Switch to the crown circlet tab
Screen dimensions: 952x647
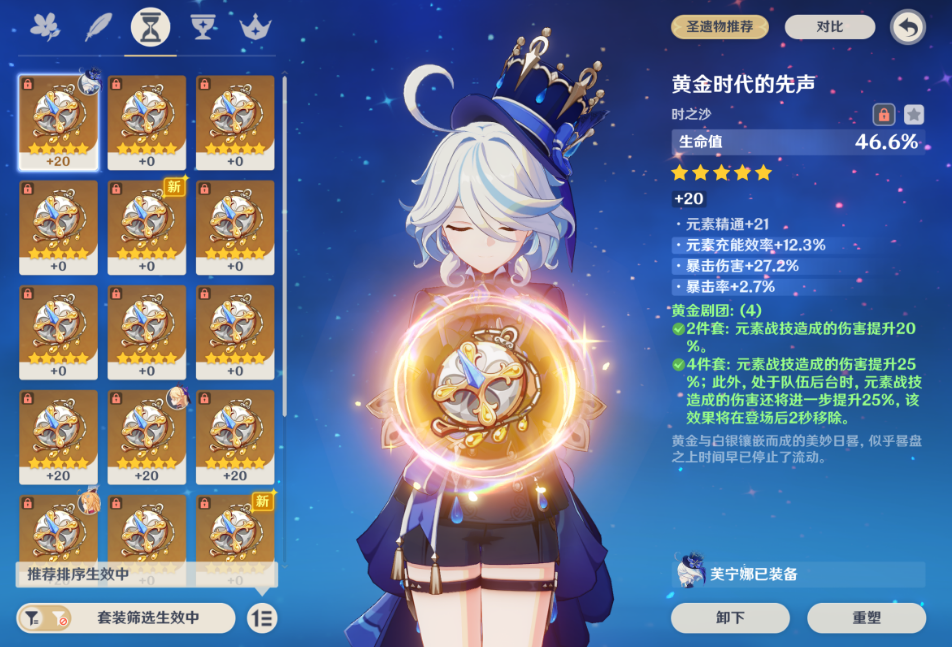pos(256,27)
